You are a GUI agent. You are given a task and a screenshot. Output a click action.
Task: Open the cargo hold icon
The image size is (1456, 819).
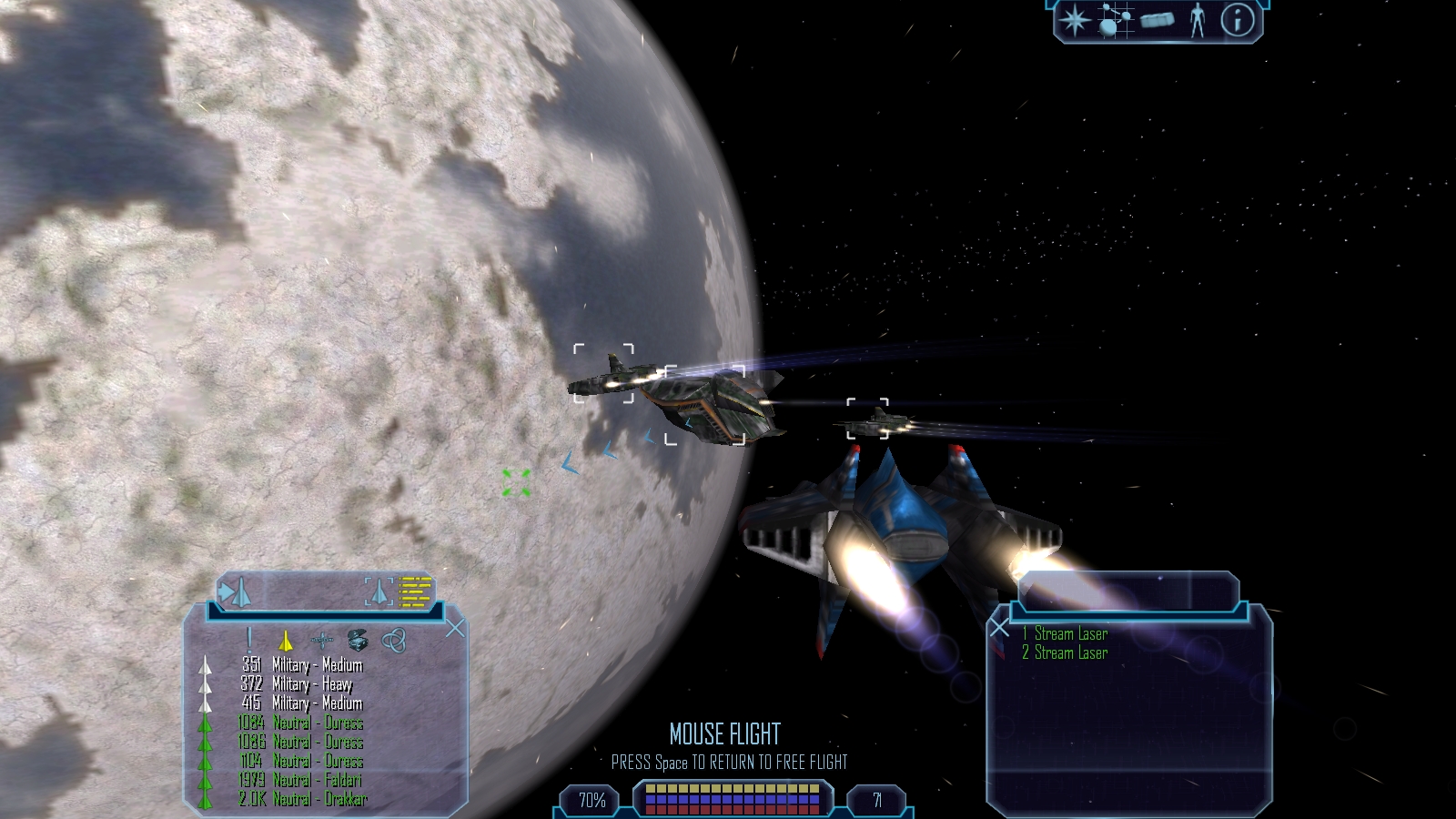[1157, 21]
